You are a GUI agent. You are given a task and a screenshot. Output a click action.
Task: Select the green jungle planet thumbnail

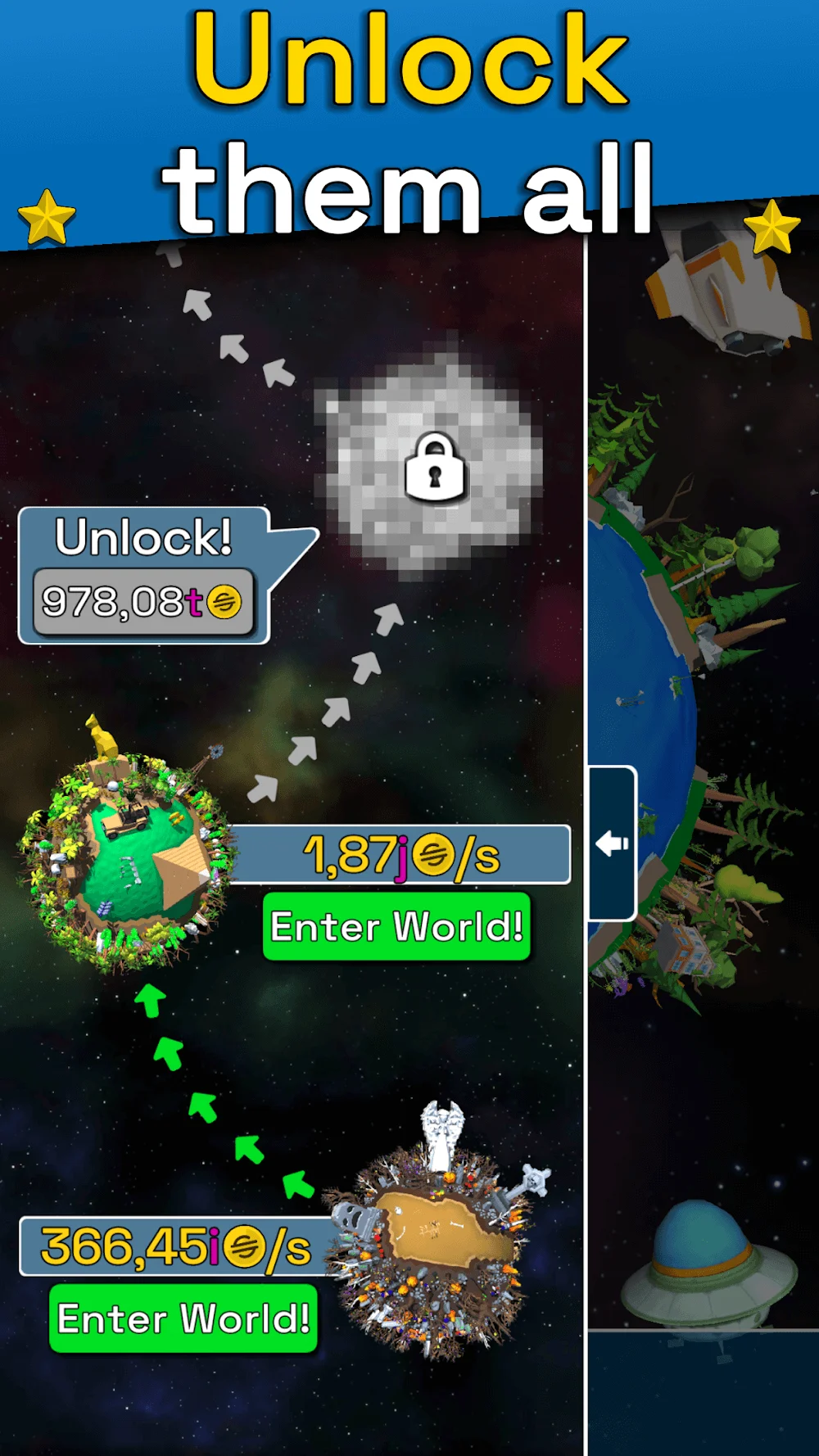tap(127, 856)
